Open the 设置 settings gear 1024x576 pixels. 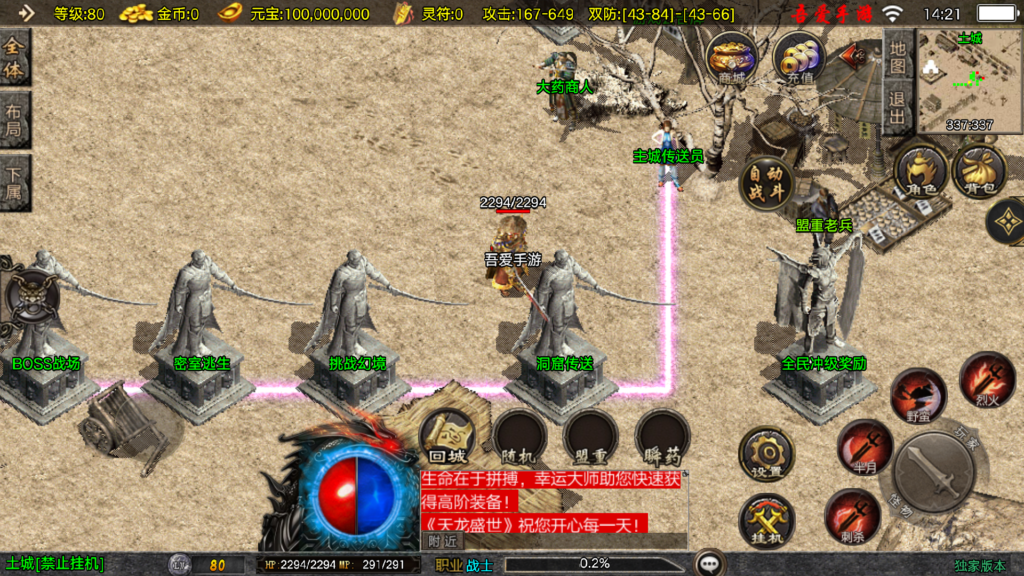point(766,454)
